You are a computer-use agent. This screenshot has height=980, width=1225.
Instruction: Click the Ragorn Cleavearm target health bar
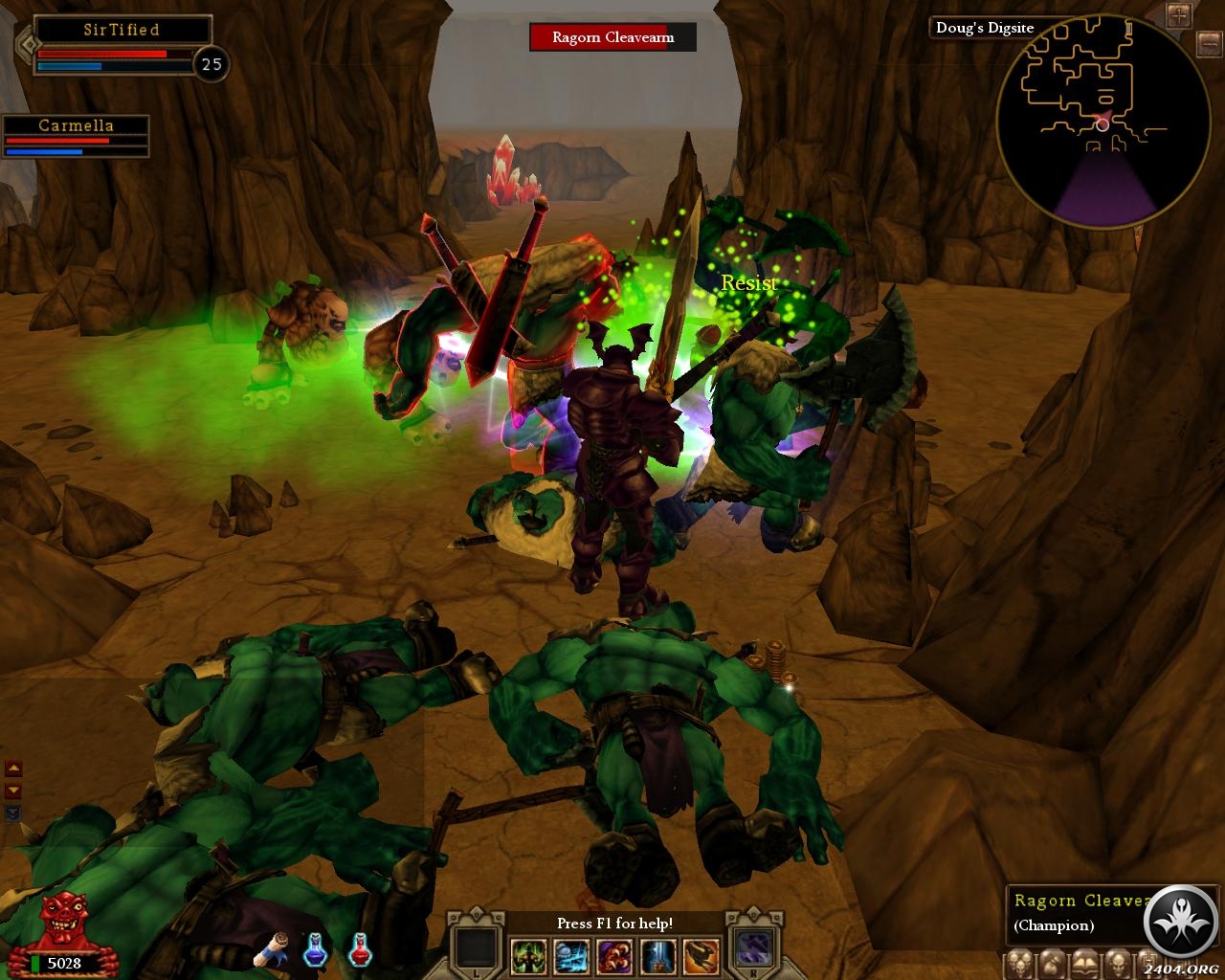[612, 37]
